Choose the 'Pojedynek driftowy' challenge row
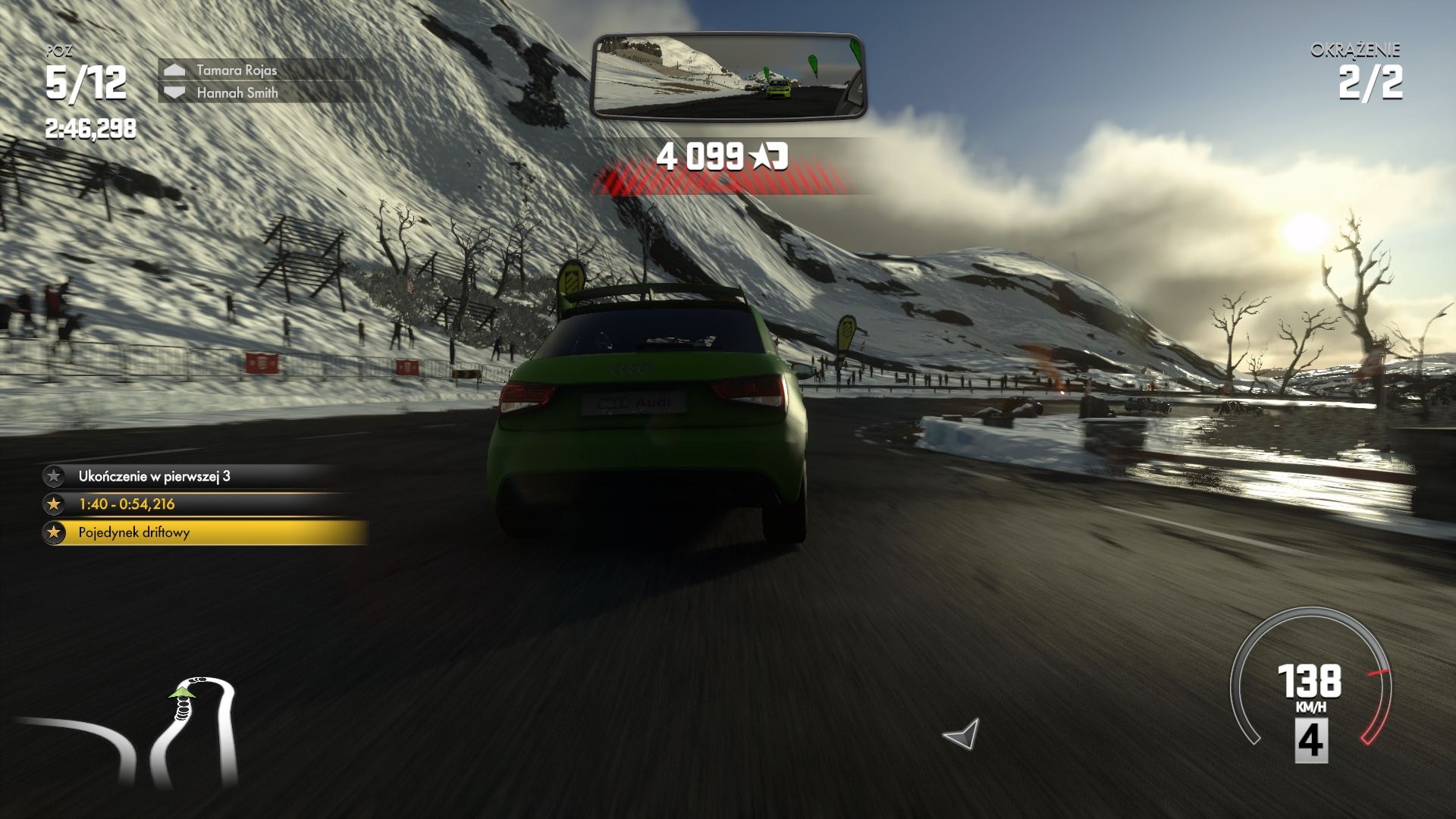This screenshot has height=819, width=1456. [134, 532]
